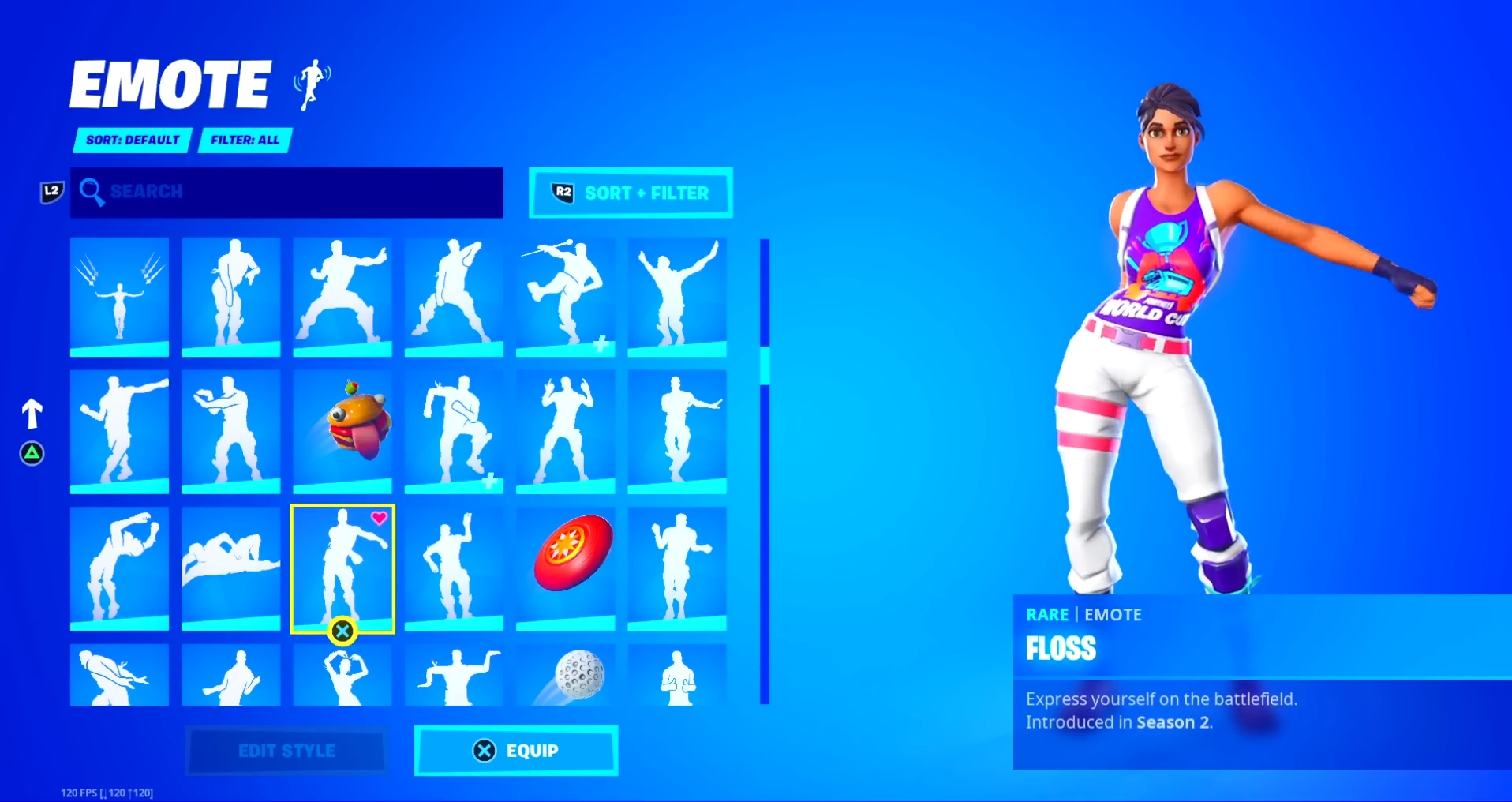Click the EDIT STYLE button
The width and height of the screenshot is (1512, 802).
click(286, 751)
